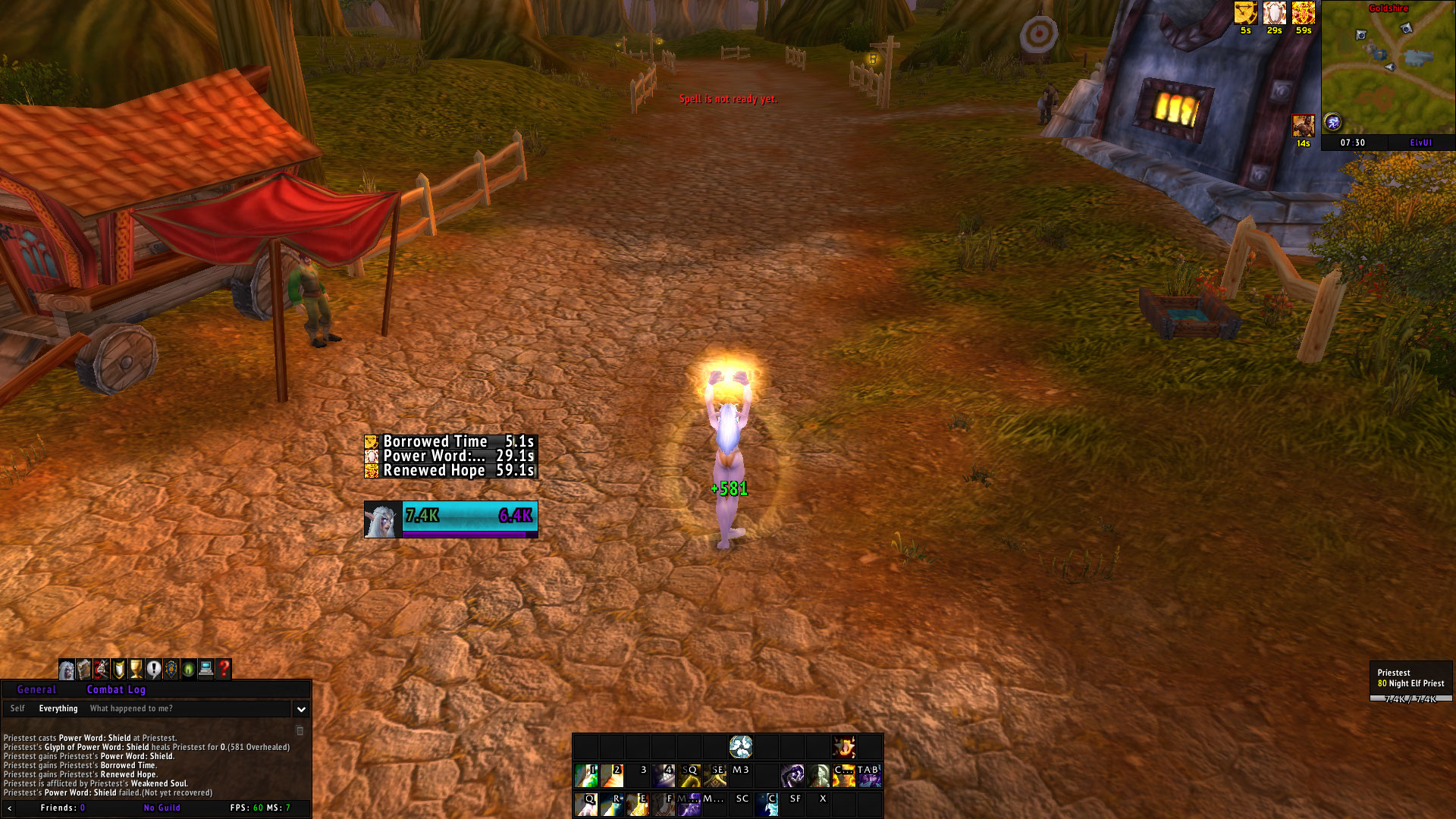Click the No Guild datatext
The width and height of the screenshot is (1456, 819).
[162, 808]
